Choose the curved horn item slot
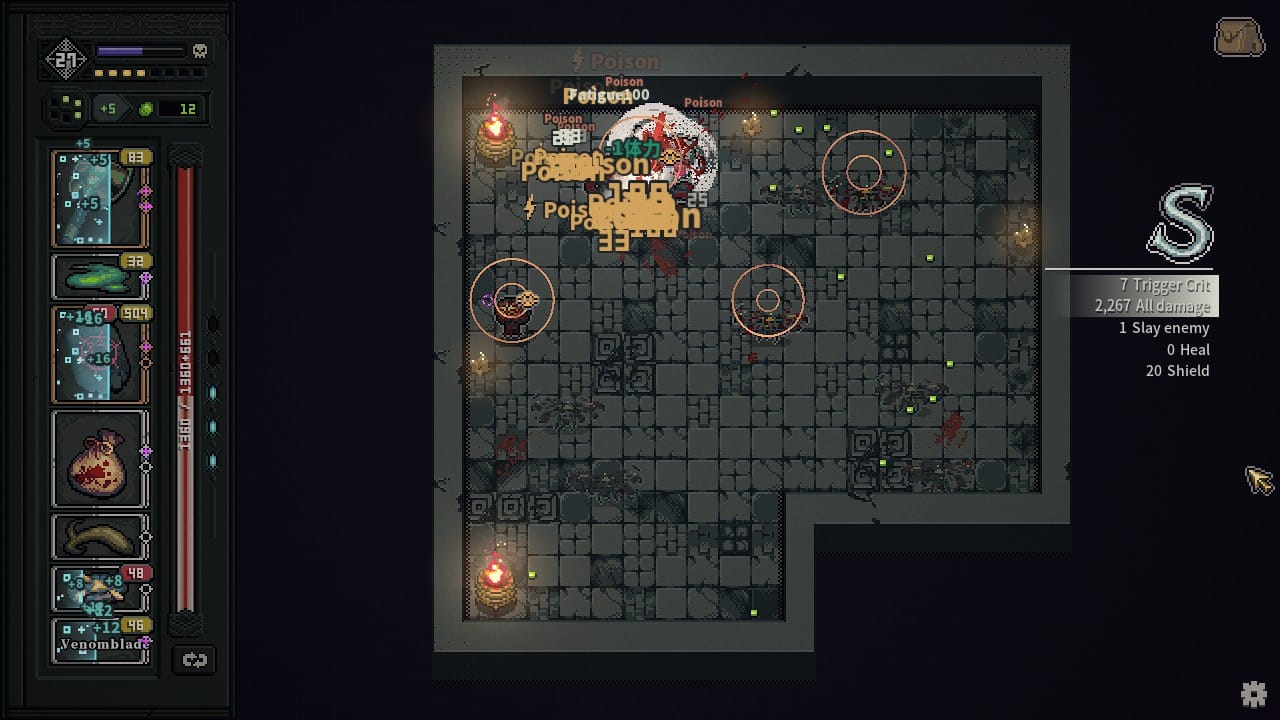 click(100, 537)
